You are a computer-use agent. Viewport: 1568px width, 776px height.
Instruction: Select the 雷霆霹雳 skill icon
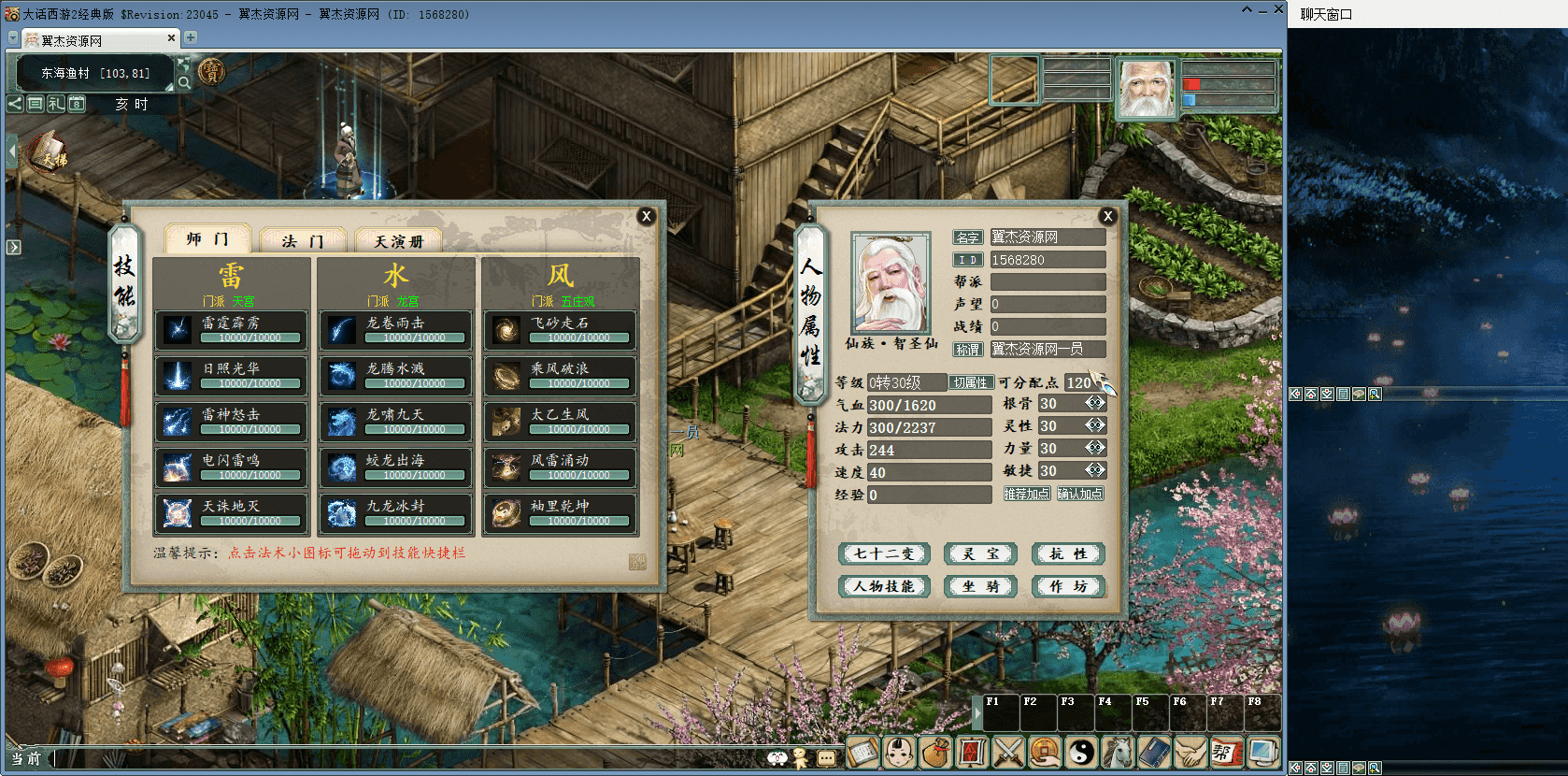coord(178,329)
